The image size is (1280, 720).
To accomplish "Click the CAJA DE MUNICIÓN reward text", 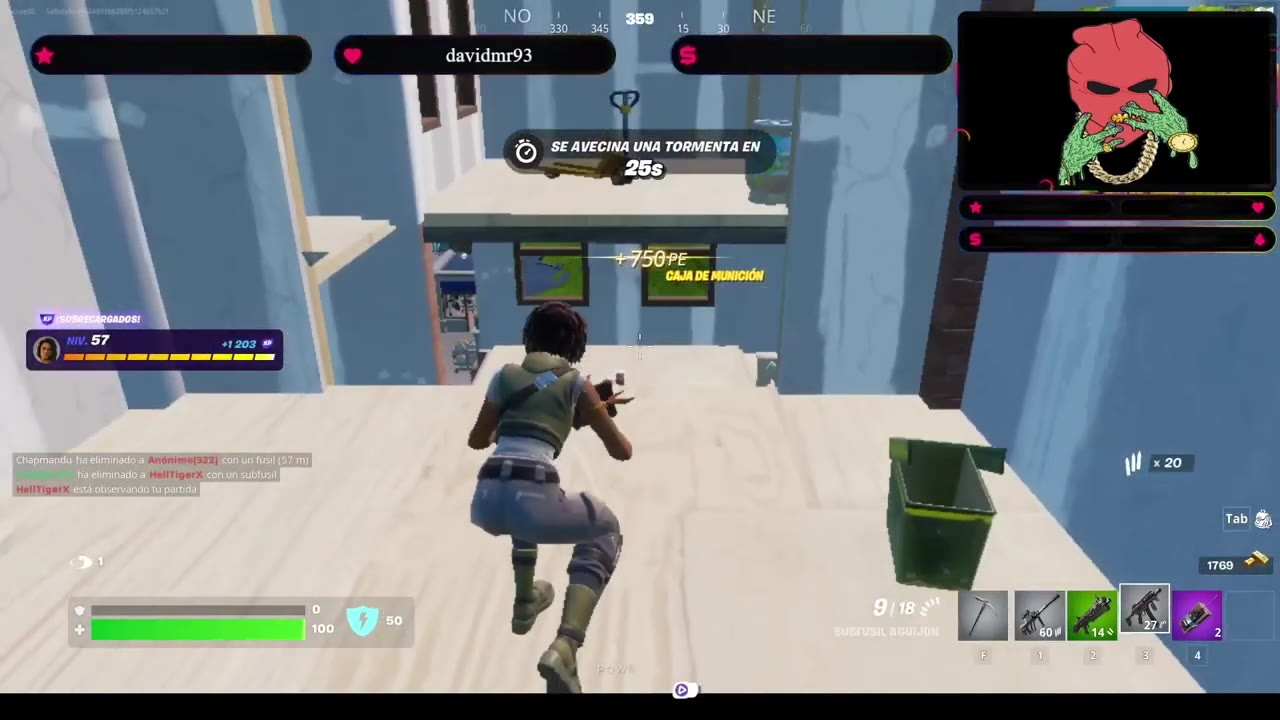I will tap(713, 275).
